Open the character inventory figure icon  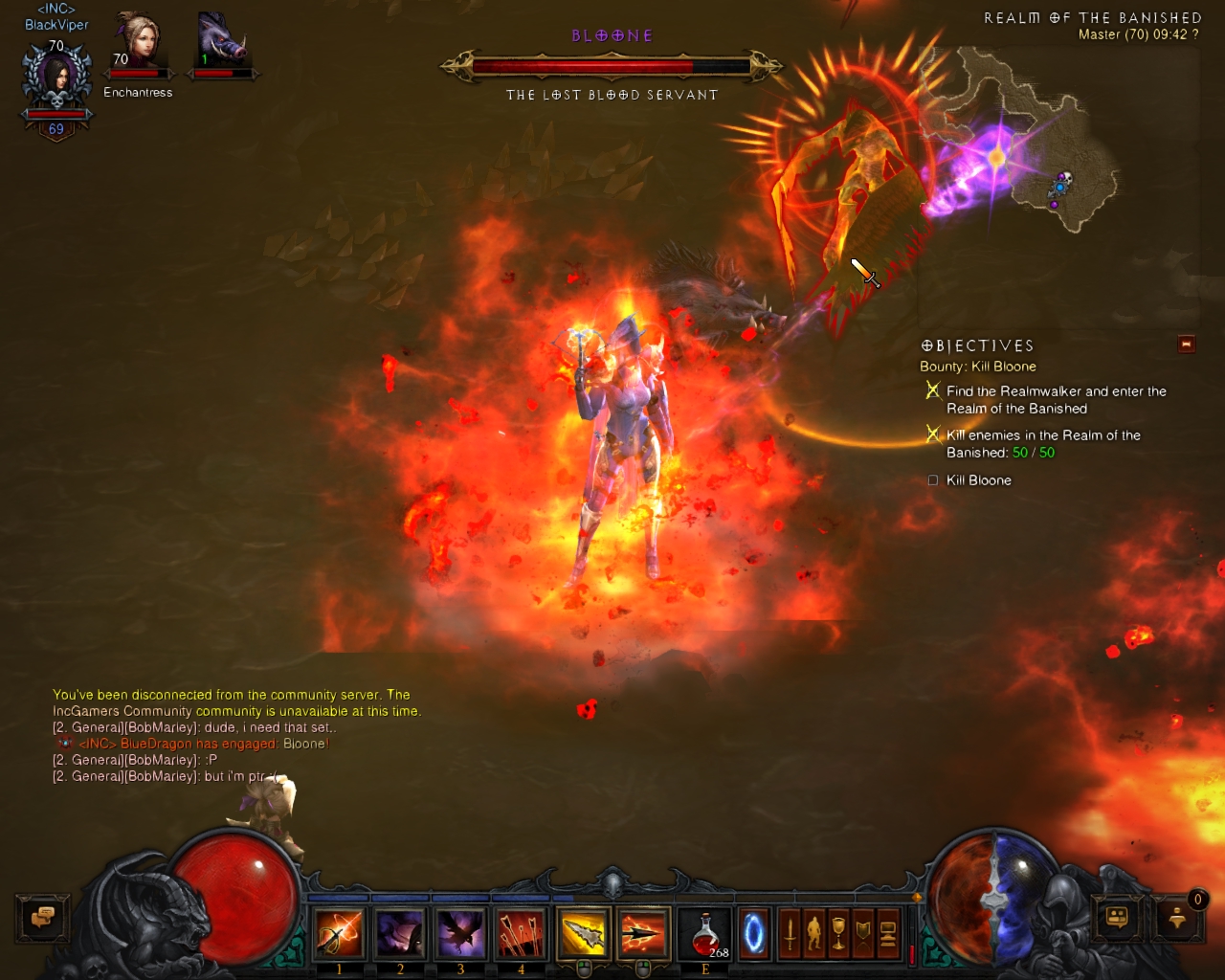pyautogui.click(x=814, y=933)
